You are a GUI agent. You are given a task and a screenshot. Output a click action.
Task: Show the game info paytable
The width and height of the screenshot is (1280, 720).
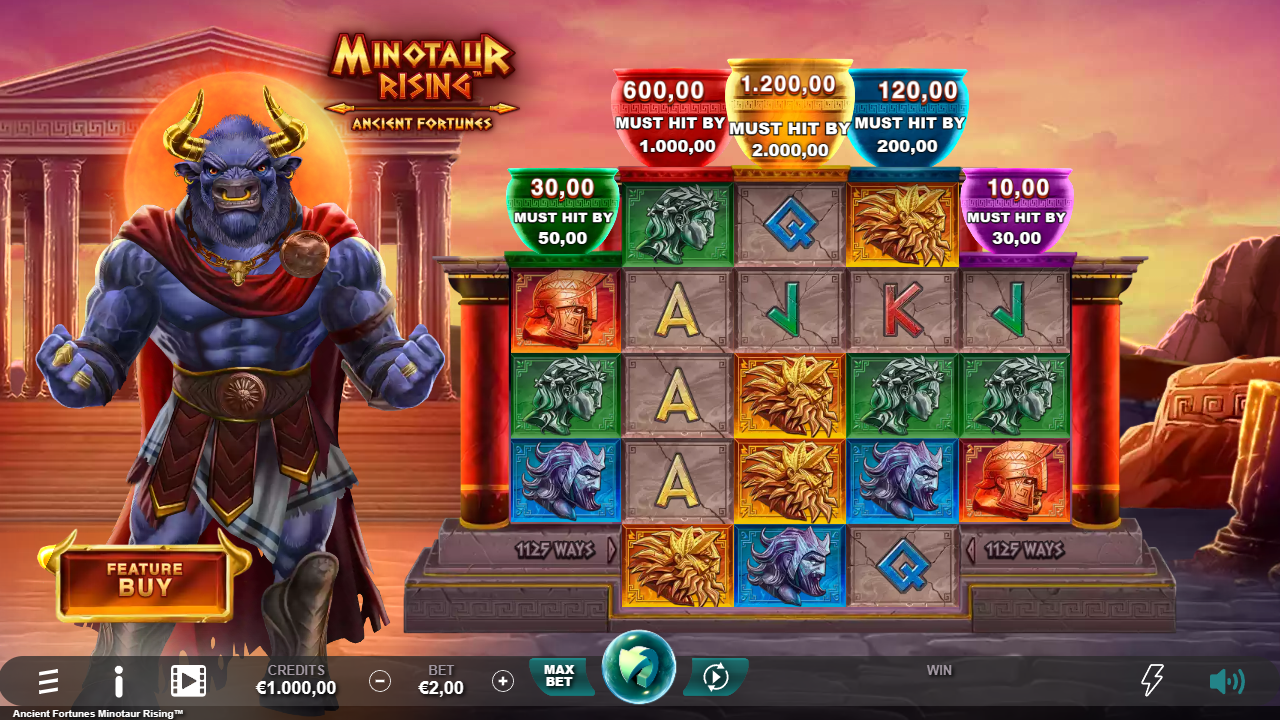click(119, 682)
